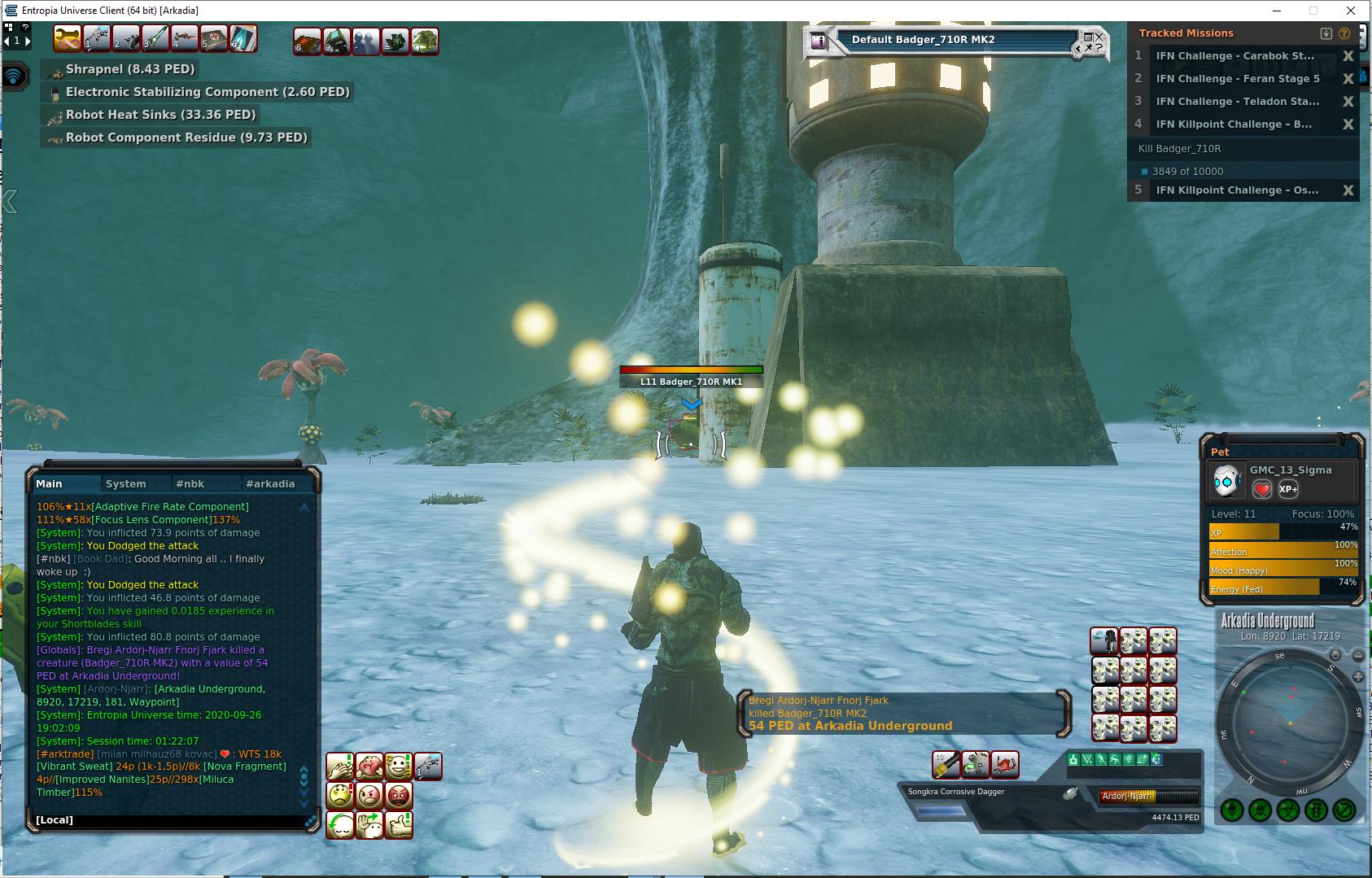1372x878 pixels.
Task: Select the #arkadia chat tab
Action: click(x=270, y=483)
